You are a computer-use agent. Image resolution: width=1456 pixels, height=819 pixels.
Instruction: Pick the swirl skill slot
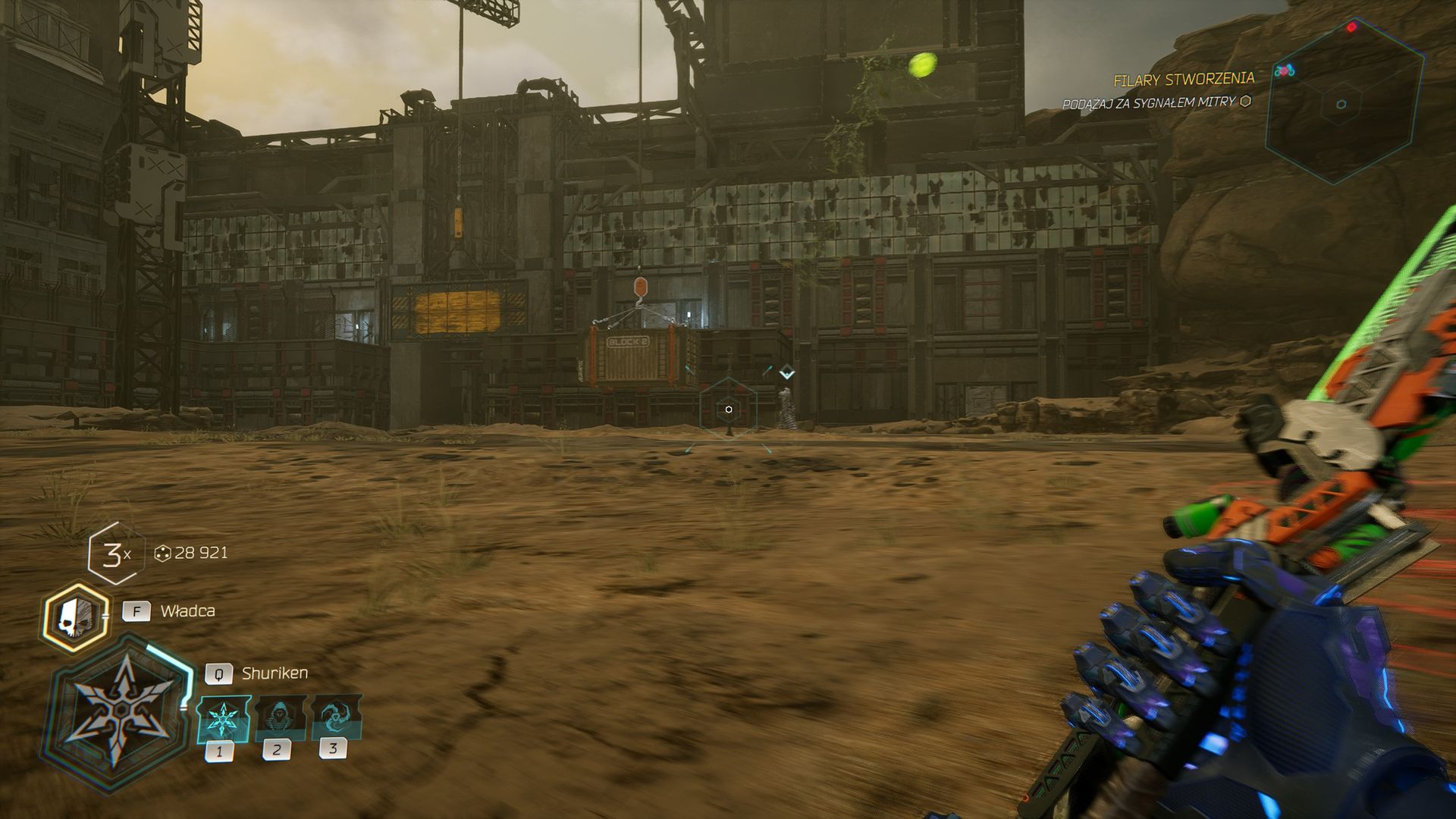(x=334, y=716)
